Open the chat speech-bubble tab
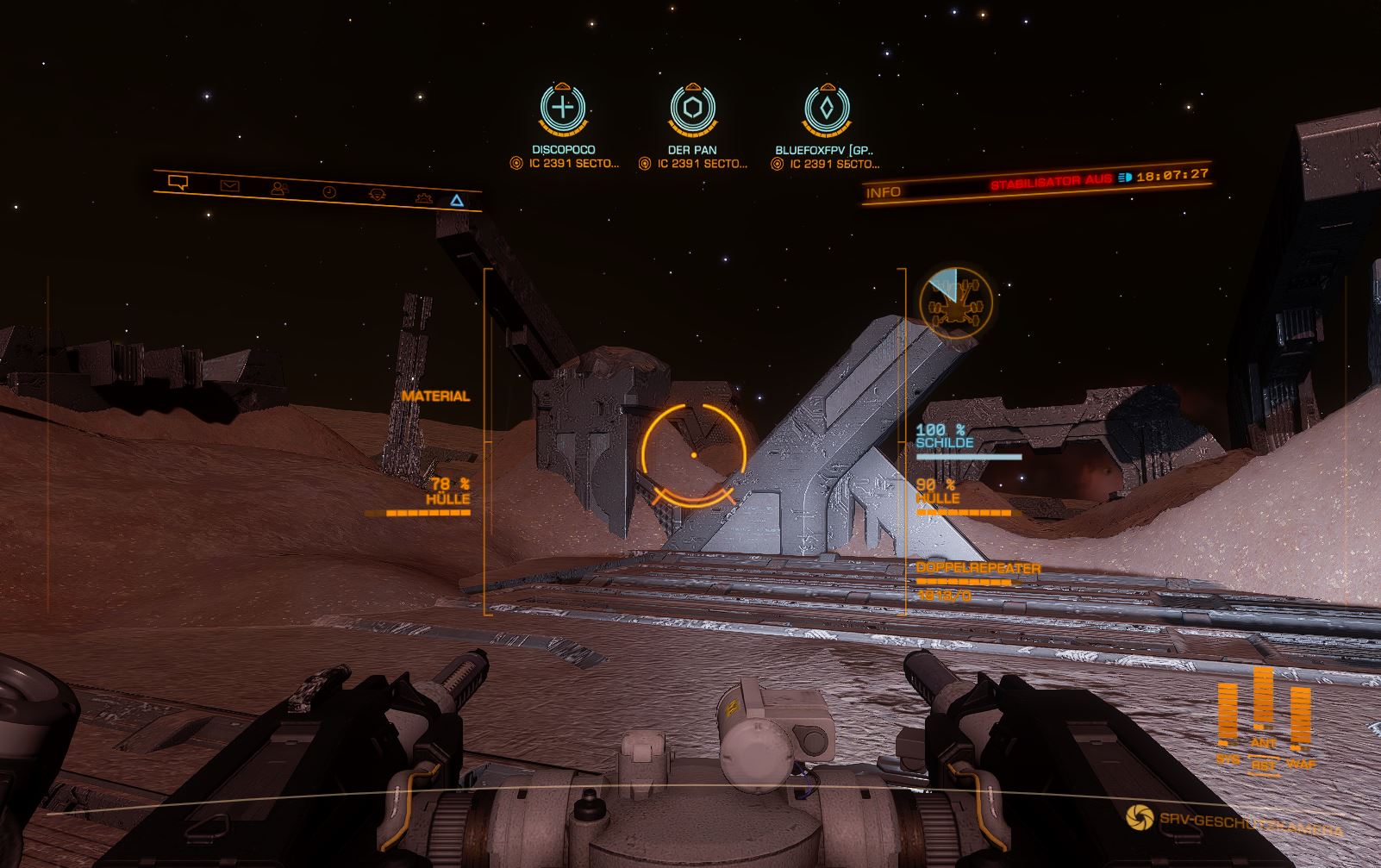Screen dimensions: 1381x868 point(178,182)
